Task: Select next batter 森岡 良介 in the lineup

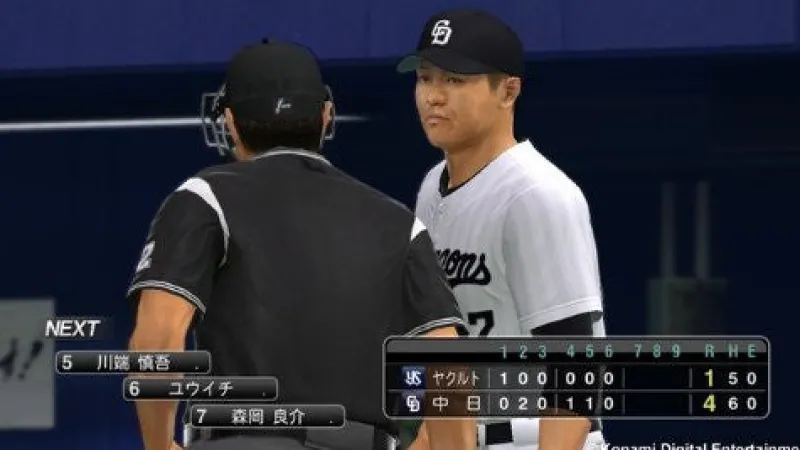Action: coord(268,416)
